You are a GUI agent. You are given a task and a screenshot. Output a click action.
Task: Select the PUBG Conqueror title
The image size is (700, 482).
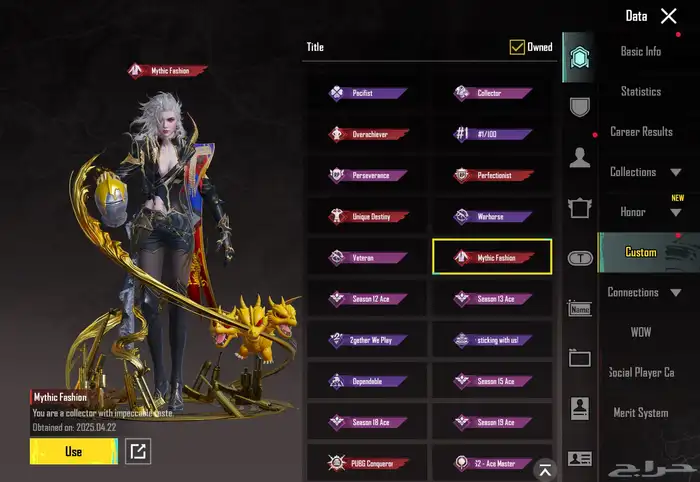click(x=367, y=463)
